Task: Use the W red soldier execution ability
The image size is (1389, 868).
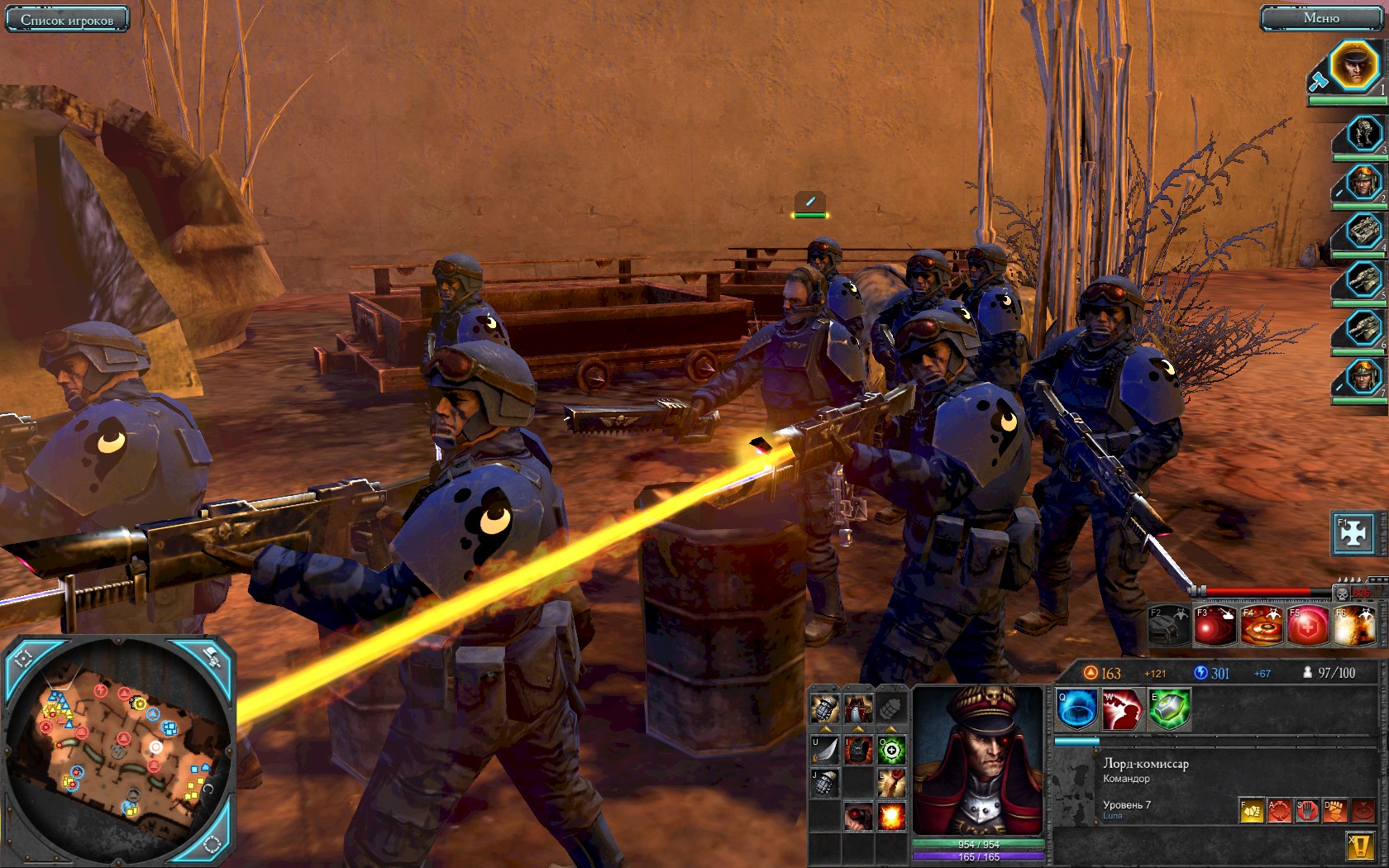Action: [x=1122, y=710]
